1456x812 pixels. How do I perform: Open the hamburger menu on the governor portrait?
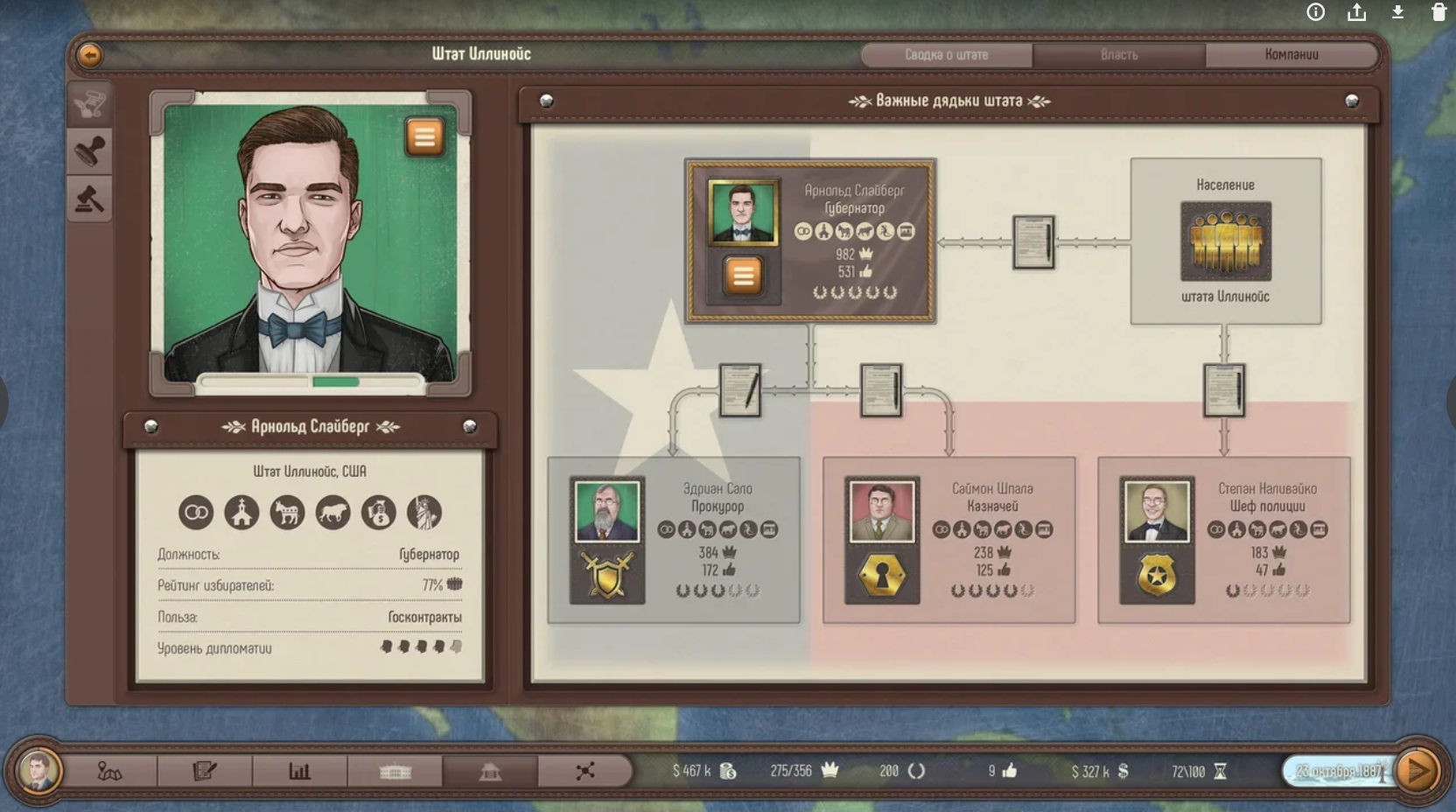coord(425,137)
